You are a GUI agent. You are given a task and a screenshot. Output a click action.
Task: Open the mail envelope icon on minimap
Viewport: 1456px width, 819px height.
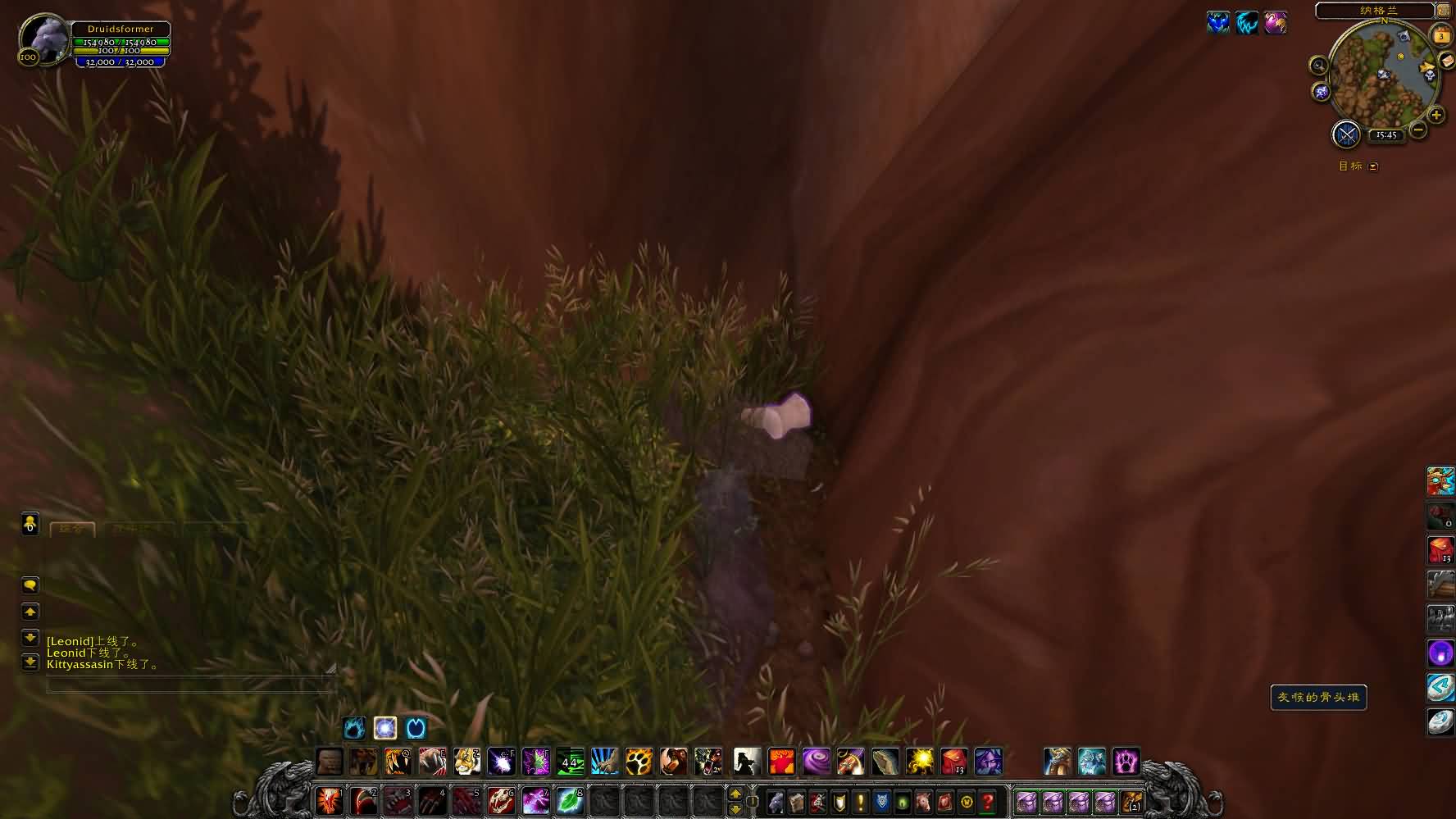tap(1446, 61)
